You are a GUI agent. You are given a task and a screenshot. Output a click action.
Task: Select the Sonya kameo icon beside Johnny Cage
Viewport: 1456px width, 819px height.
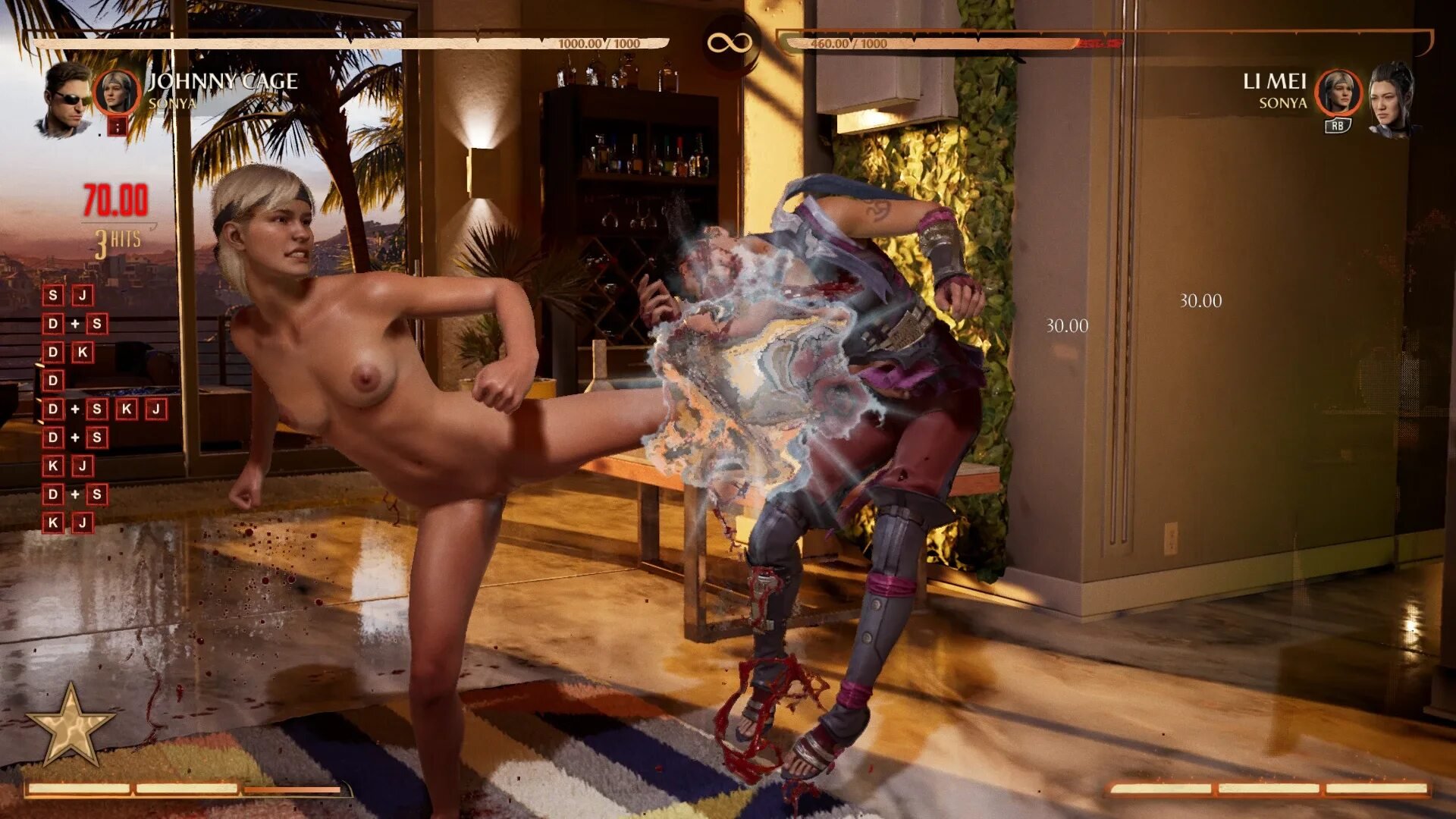coord(116,92)
